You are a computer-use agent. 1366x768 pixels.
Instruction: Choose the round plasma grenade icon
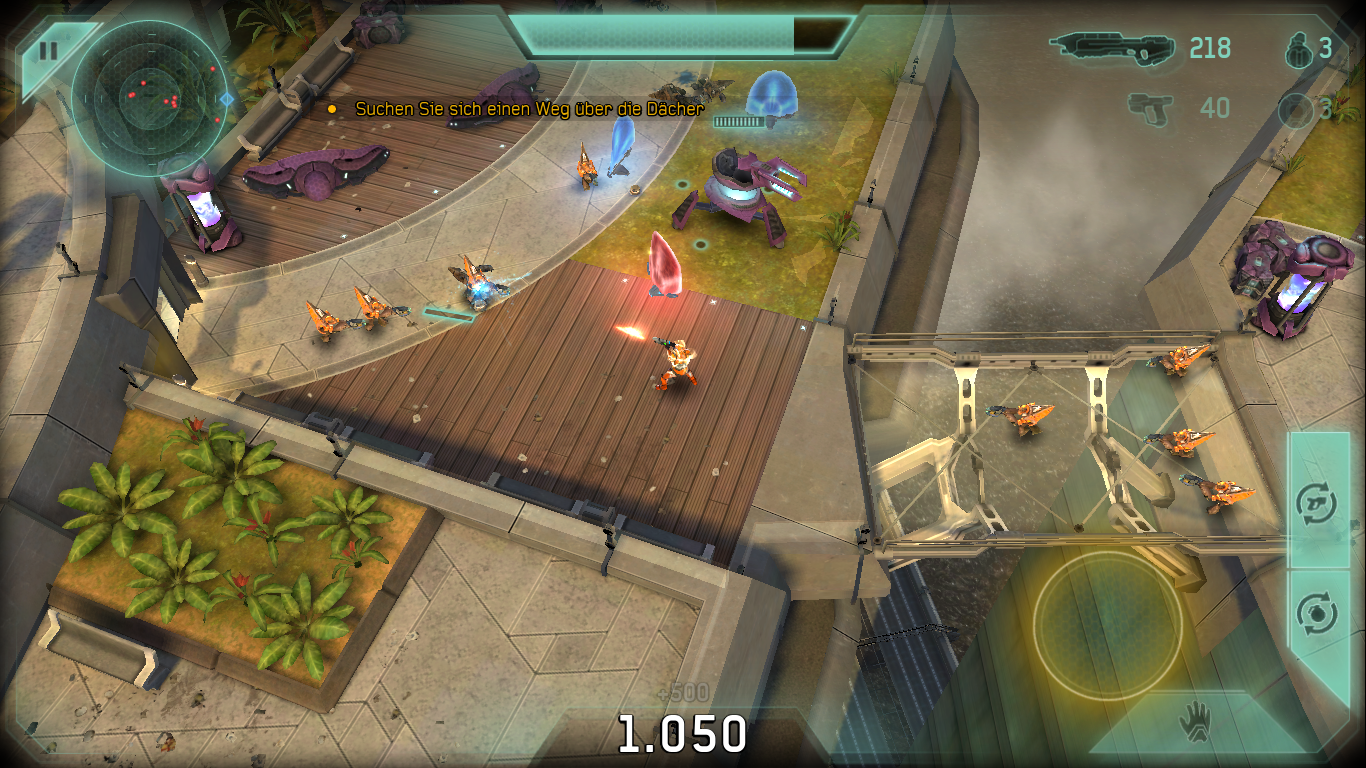[x=1296, y=109]
